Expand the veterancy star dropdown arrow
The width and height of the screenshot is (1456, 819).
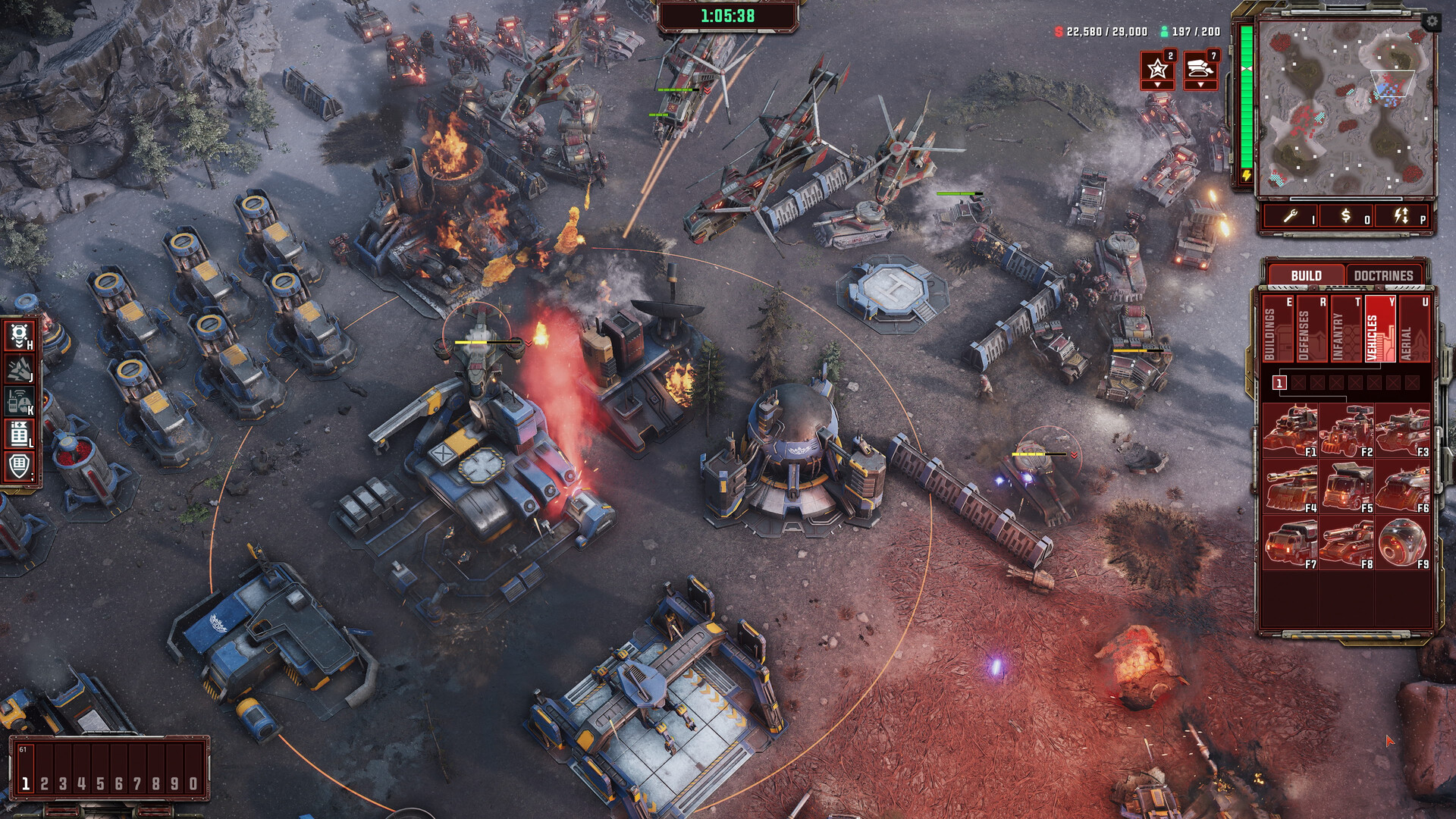pos(1156,86)
